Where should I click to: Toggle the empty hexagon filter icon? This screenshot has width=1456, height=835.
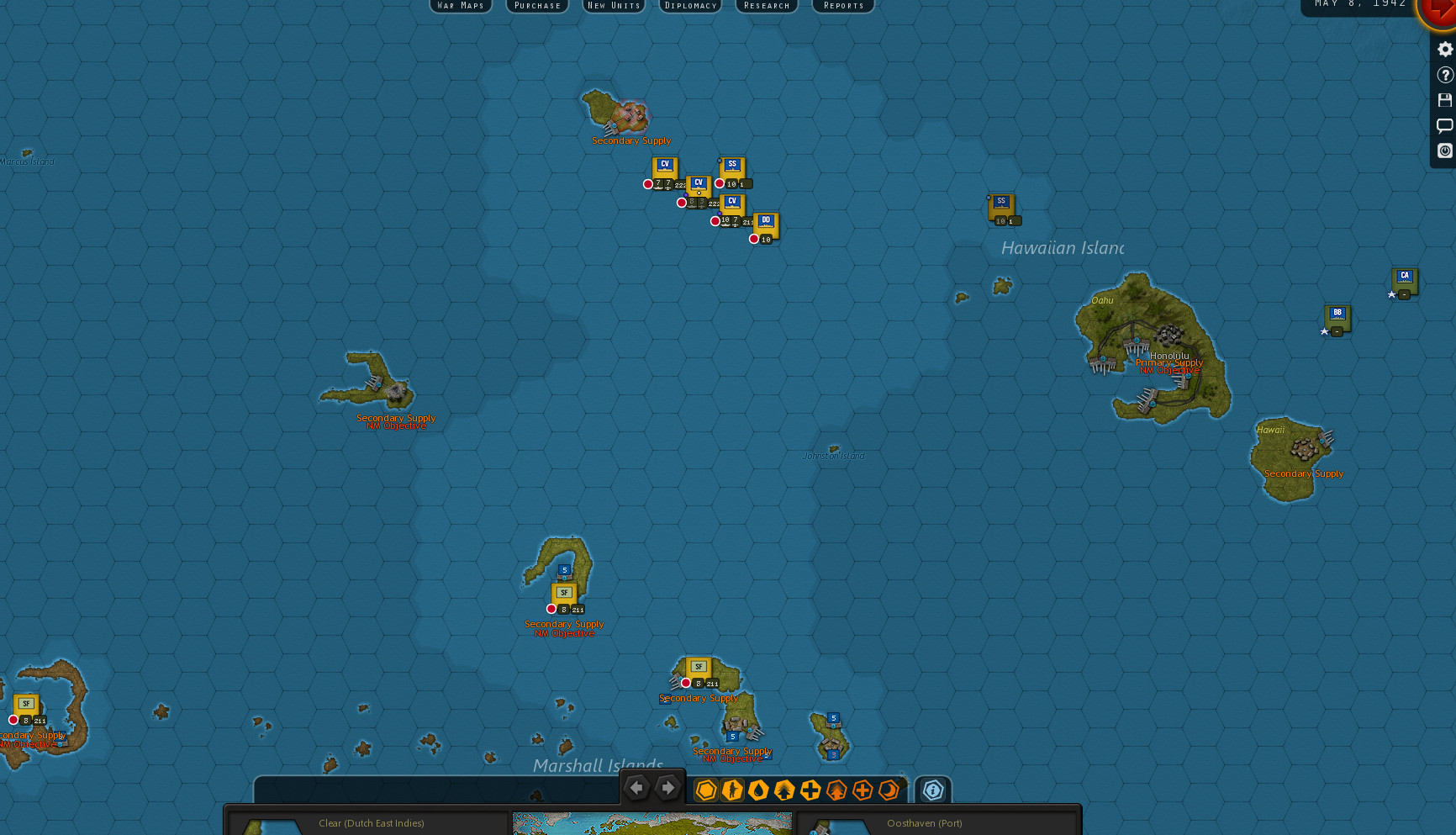tap(706, 790)
